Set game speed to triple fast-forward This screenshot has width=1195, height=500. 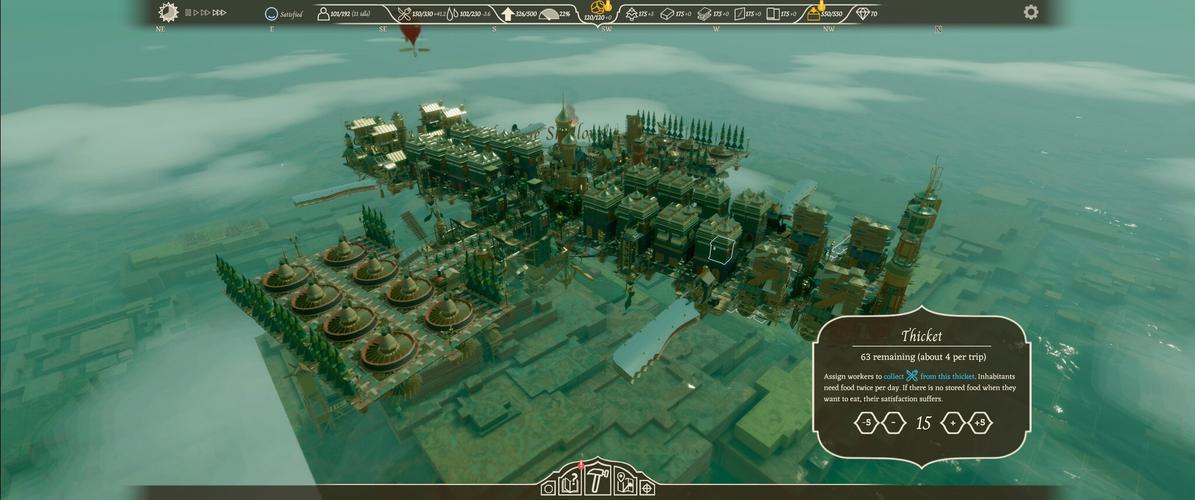coord(219,13)
